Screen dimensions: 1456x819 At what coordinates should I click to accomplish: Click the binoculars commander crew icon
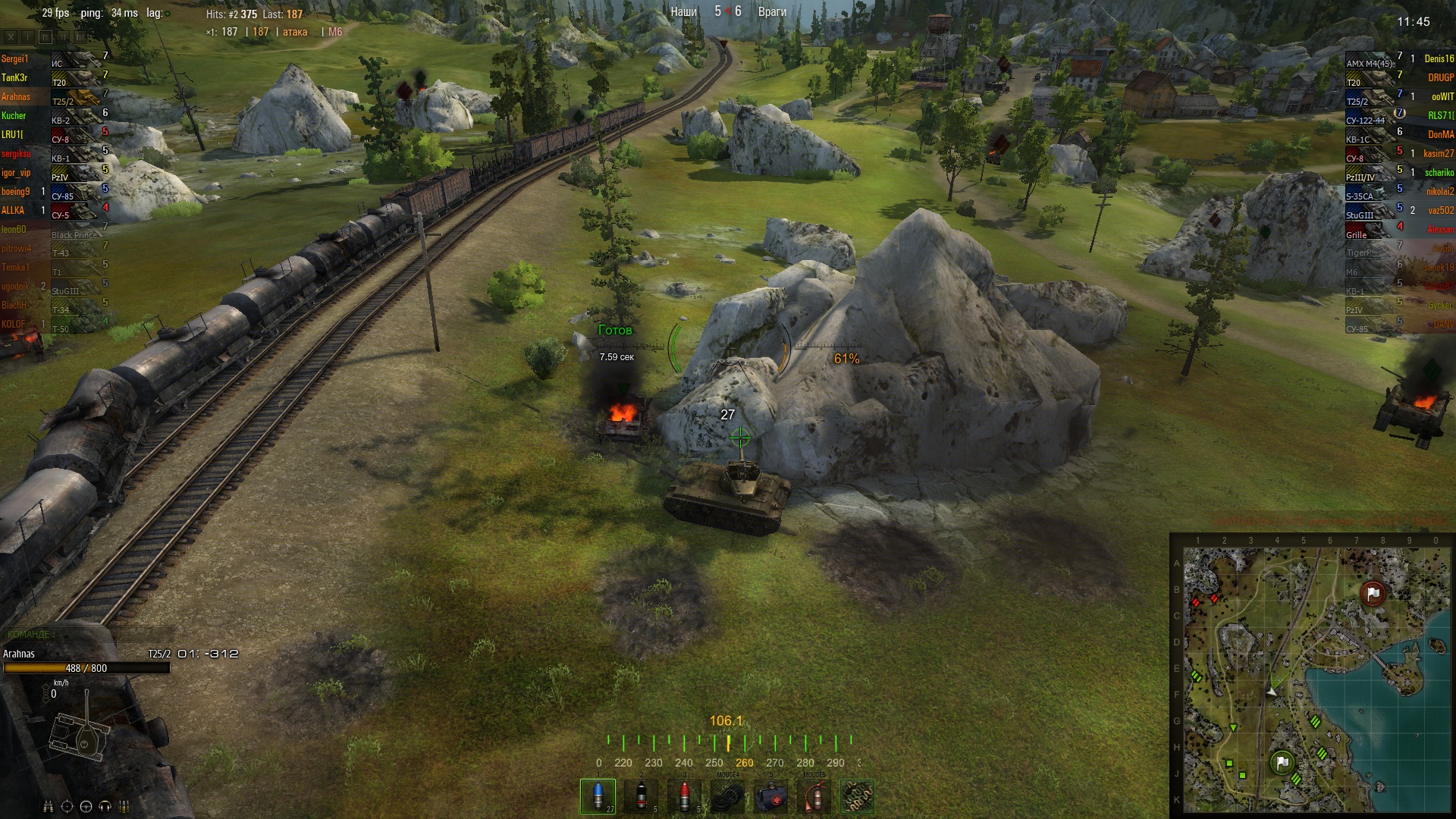point(49,806)
